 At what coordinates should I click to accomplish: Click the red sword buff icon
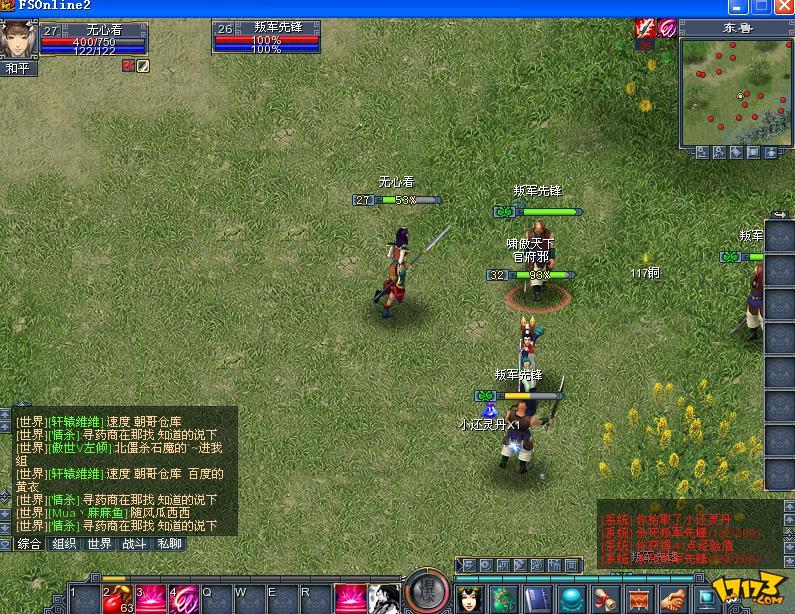[646, 29]
